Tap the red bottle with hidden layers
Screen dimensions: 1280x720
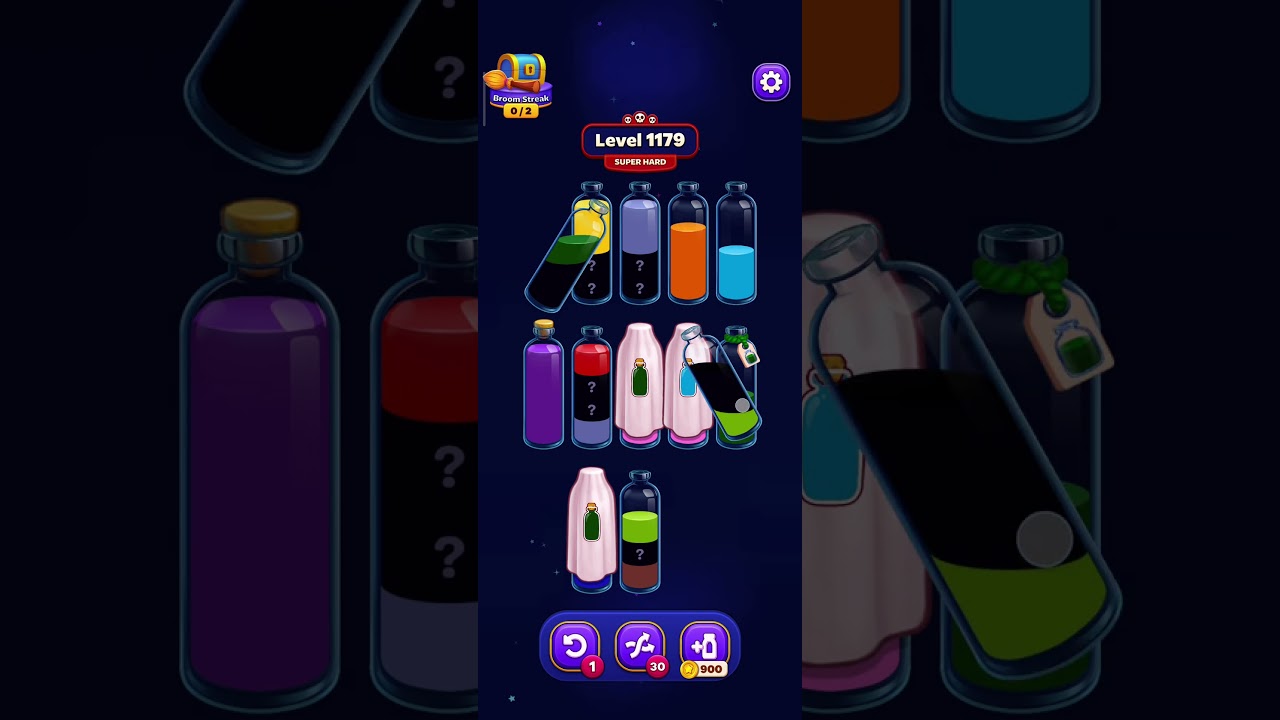click(590, 390)
